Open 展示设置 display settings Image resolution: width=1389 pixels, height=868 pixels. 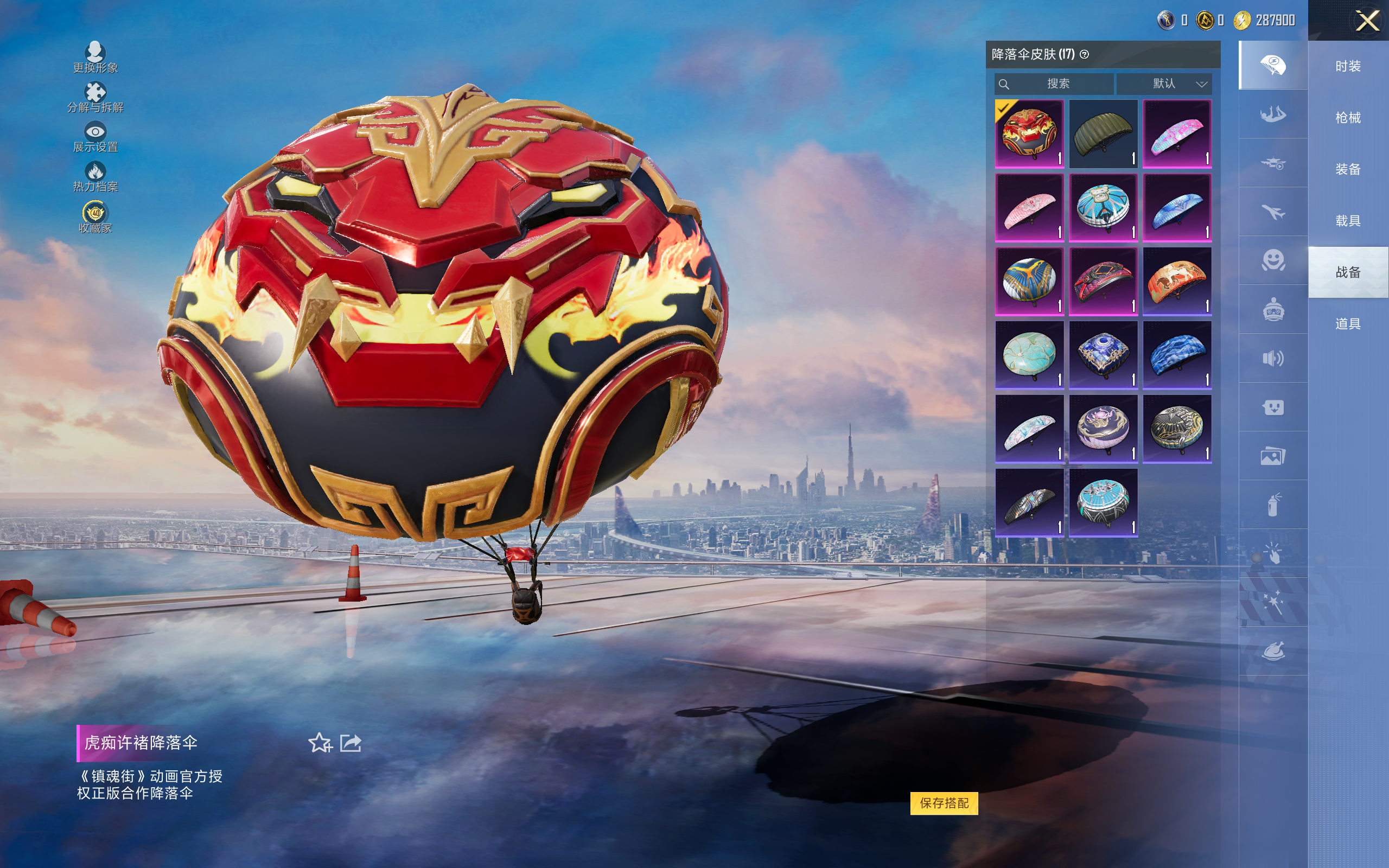[95, 137]
